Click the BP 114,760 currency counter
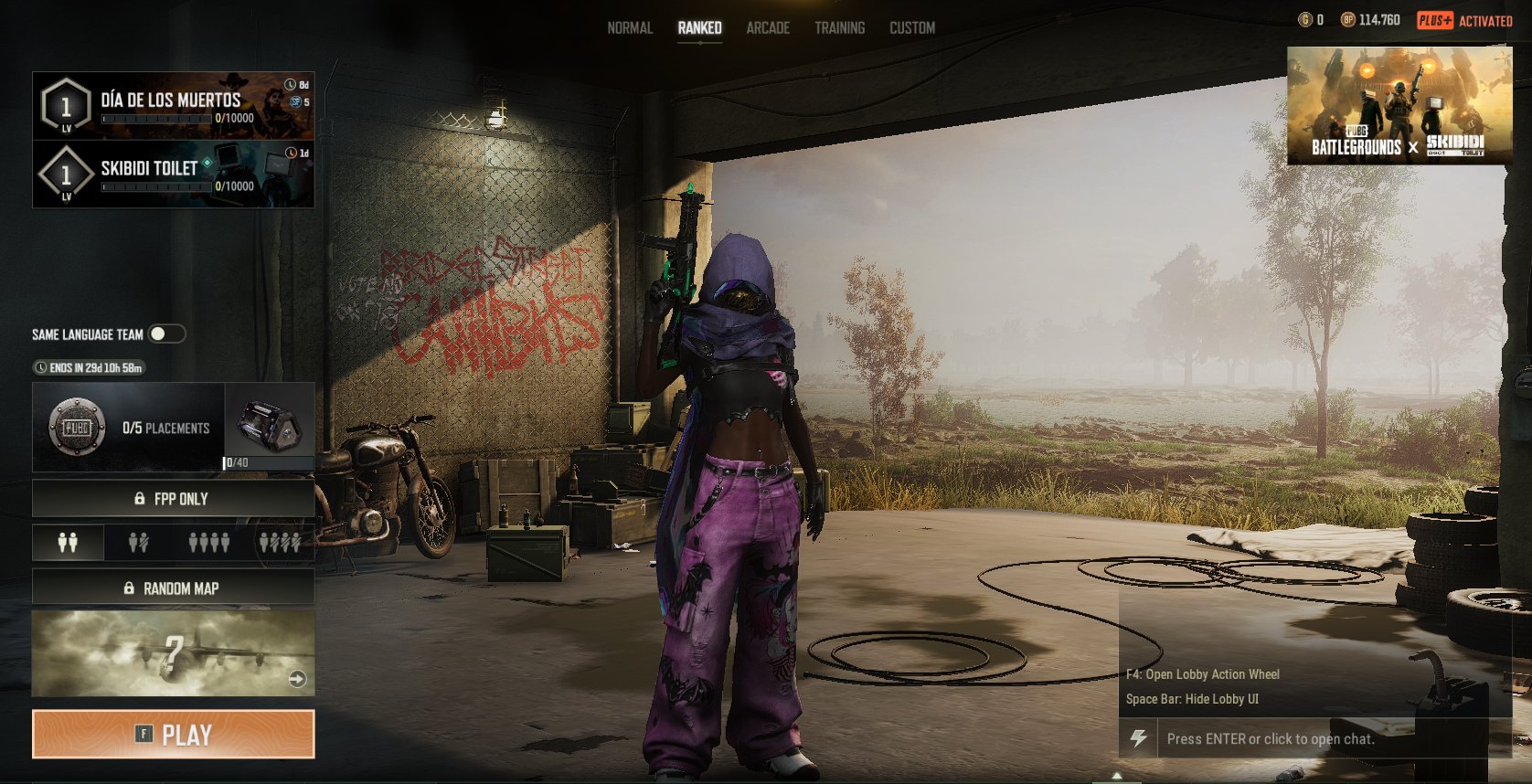This screenshot has height=784, width=1532. pos(1370,20)
